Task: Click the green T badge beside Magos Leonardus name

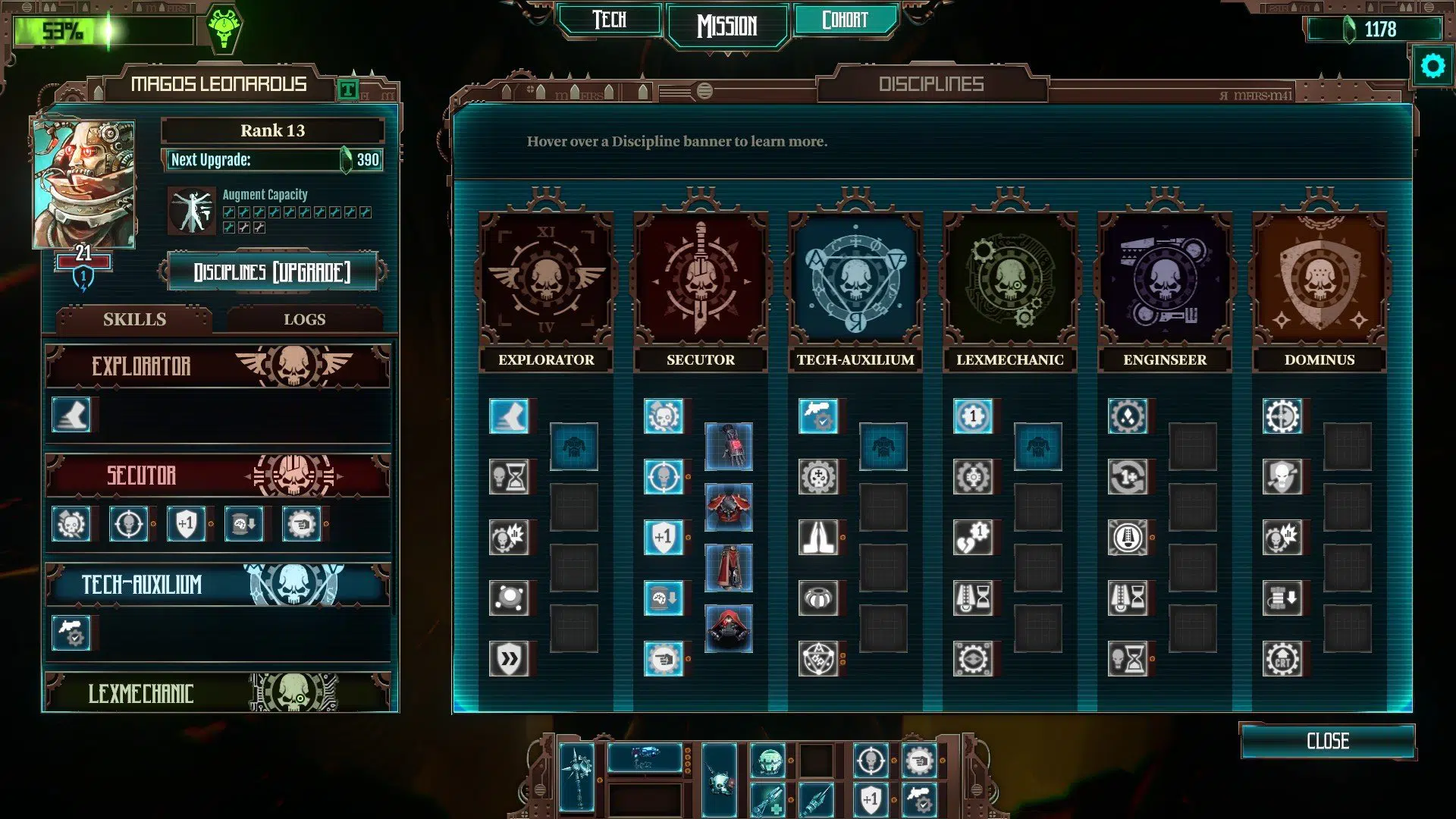Action: pos(350,89)
